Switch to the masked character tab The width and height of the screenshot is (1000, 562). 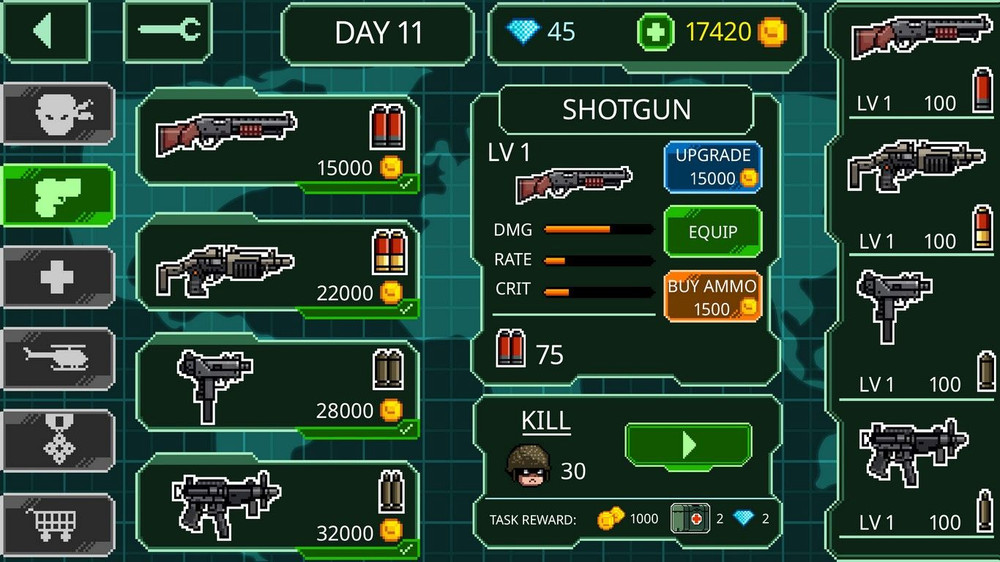57,114
